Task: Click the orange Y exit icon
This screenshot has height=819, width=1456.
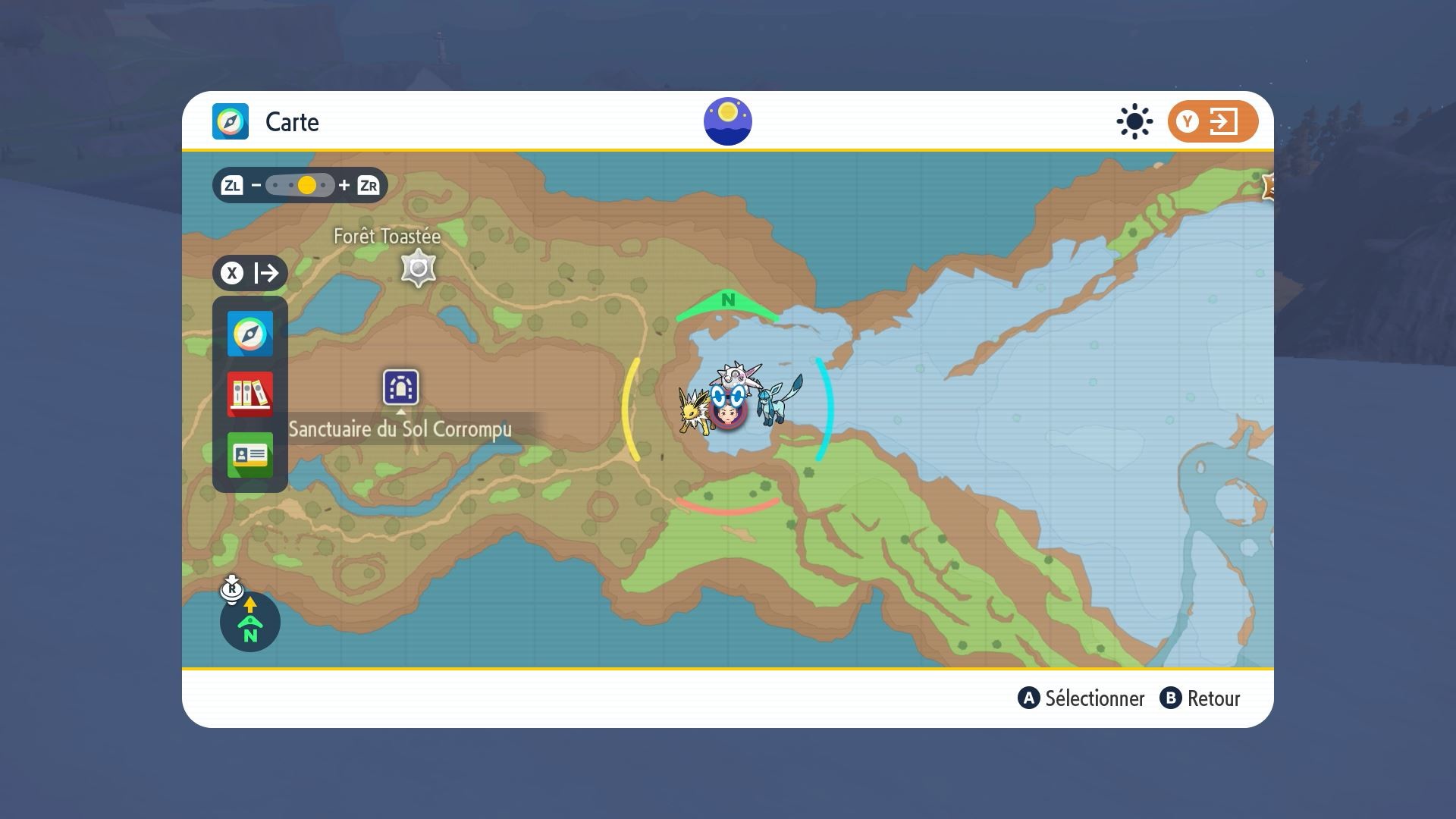Action: (1211, 121)
